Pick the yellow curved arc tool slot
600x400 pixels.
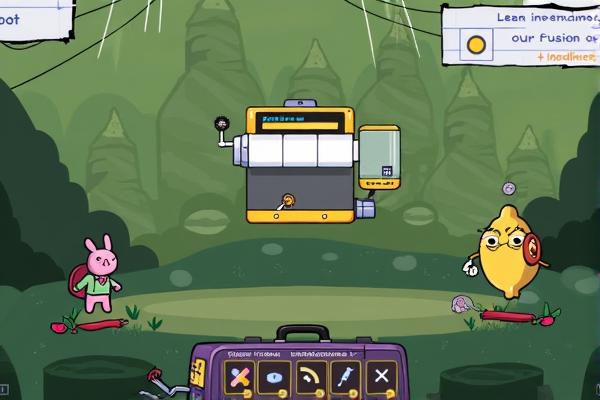[310, 378]
